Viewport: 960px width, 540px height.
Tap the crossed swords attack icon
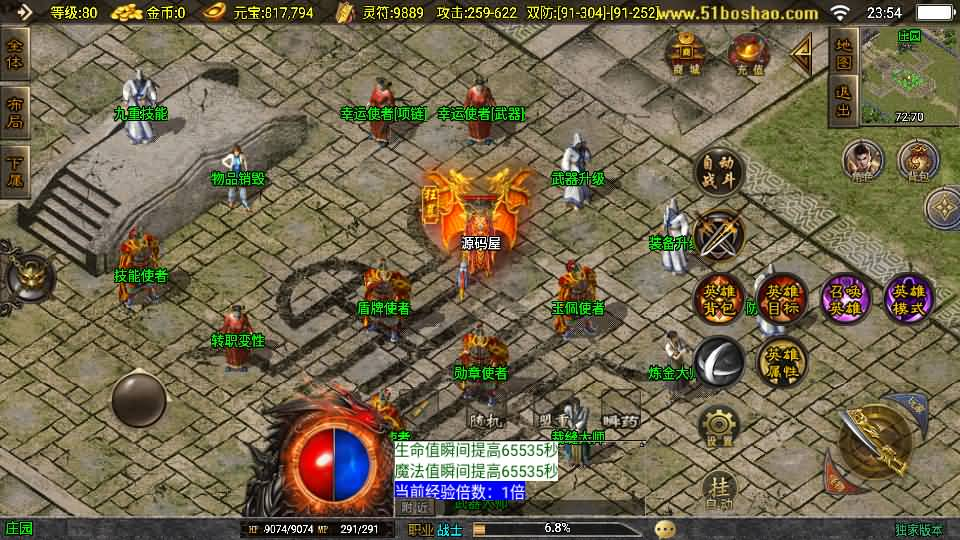[x=719, y=234]
